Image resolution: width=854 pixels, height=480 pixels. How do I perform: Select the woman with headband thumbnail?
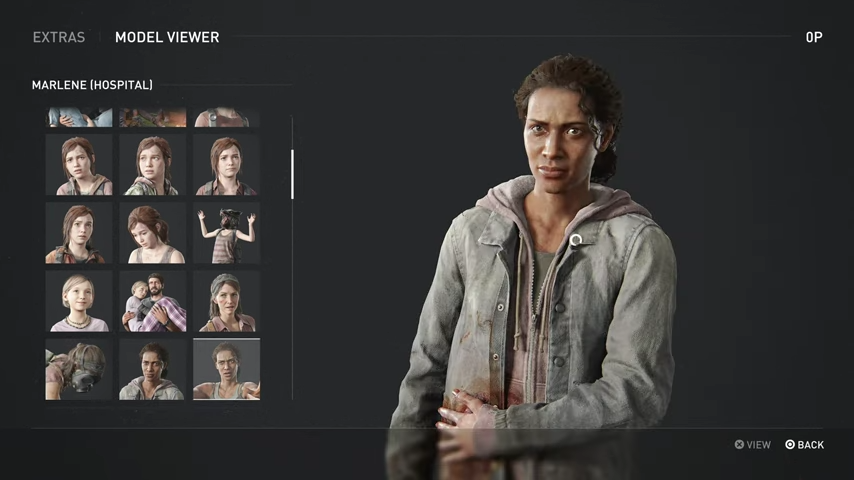(x=226, y=301)
